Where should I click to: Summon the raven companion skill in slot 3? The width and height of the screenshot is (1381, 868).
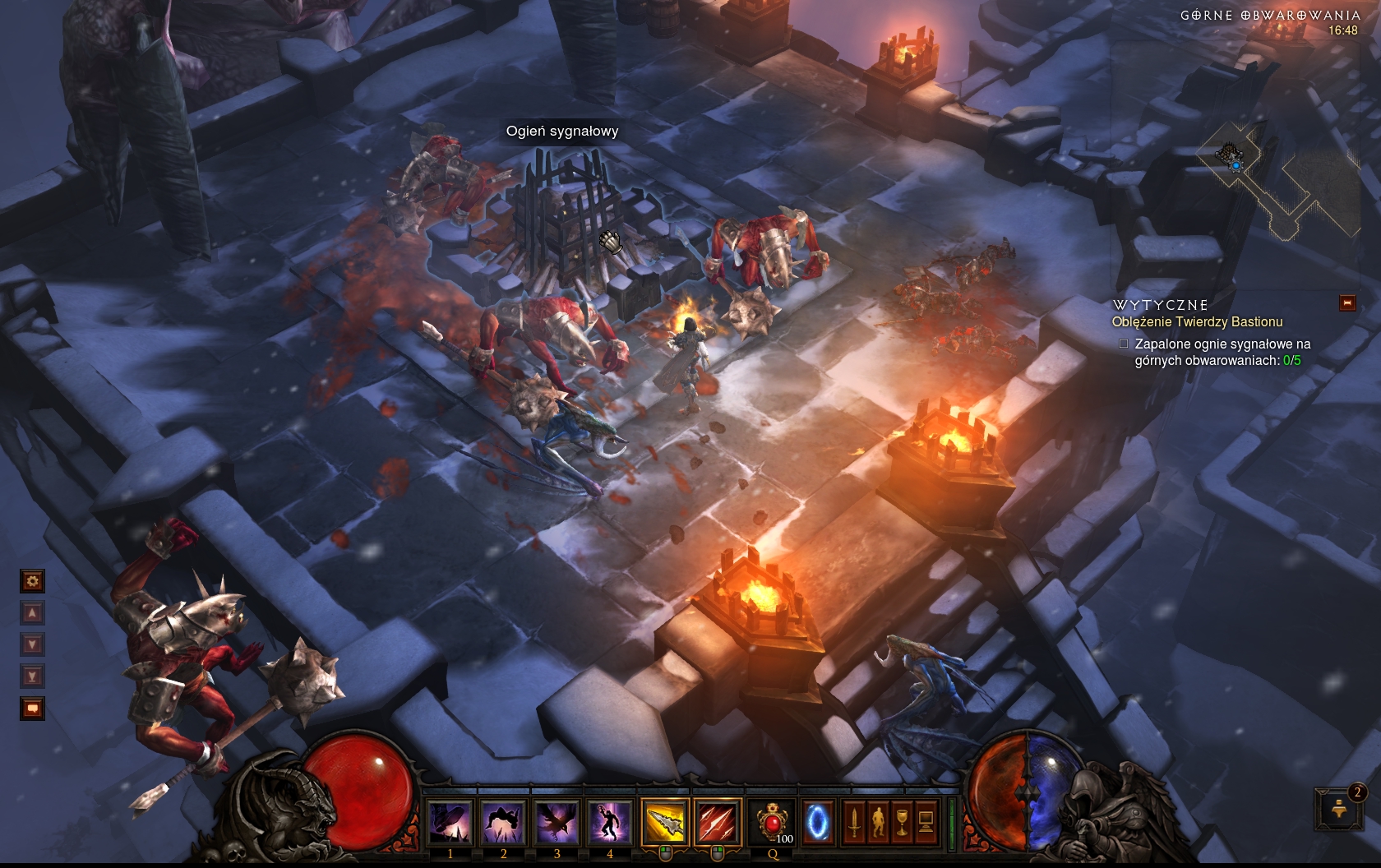click(x=557, y=821)
